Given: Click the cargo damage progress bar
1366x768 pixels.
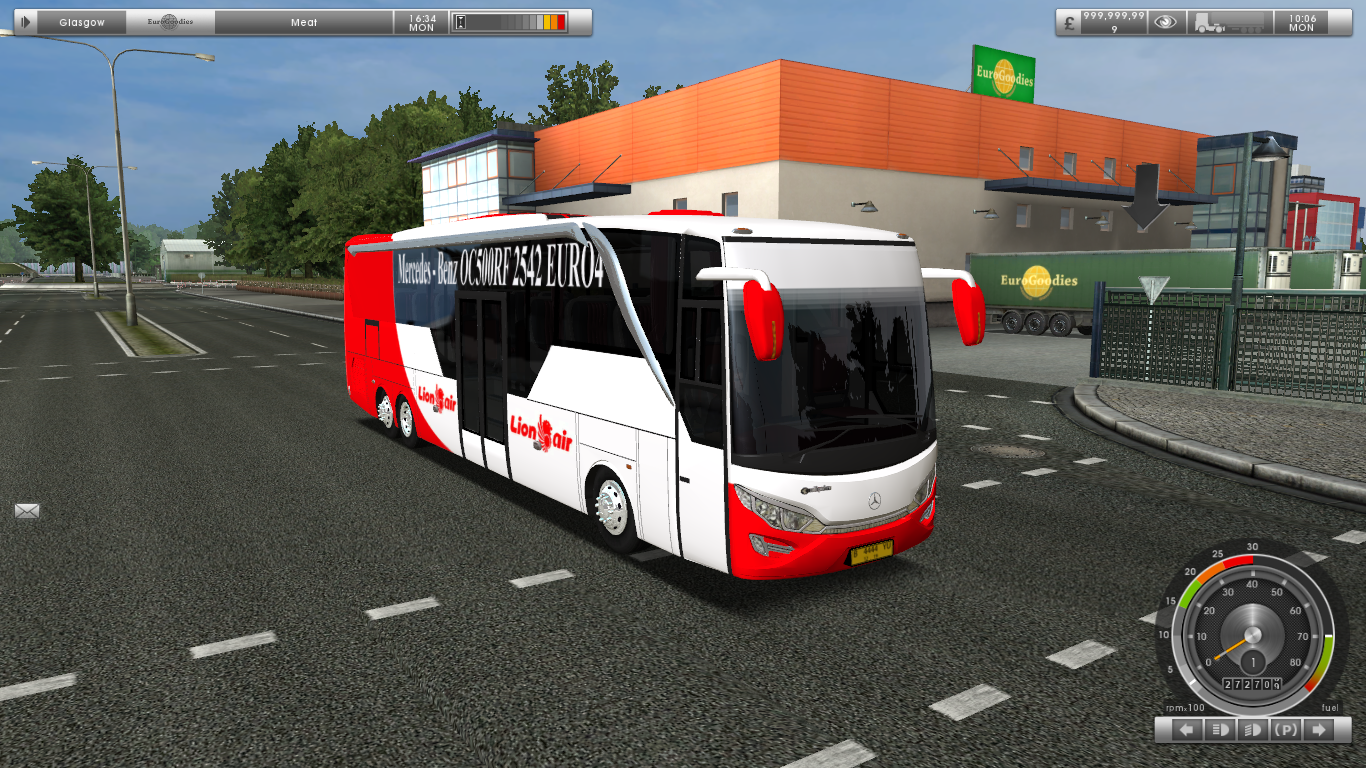Looking at the screenshot, I should [512, 20].
